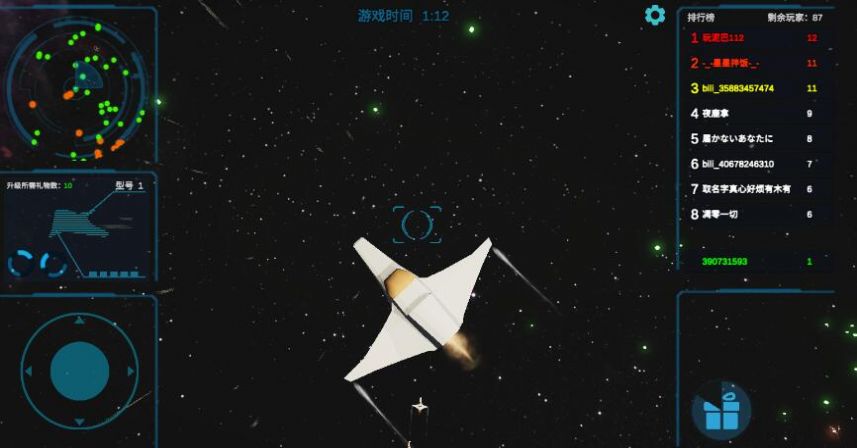Viewport: 857px width, 448px height.
Task: Open settings with the gear icon
Action: coord(655,15)
